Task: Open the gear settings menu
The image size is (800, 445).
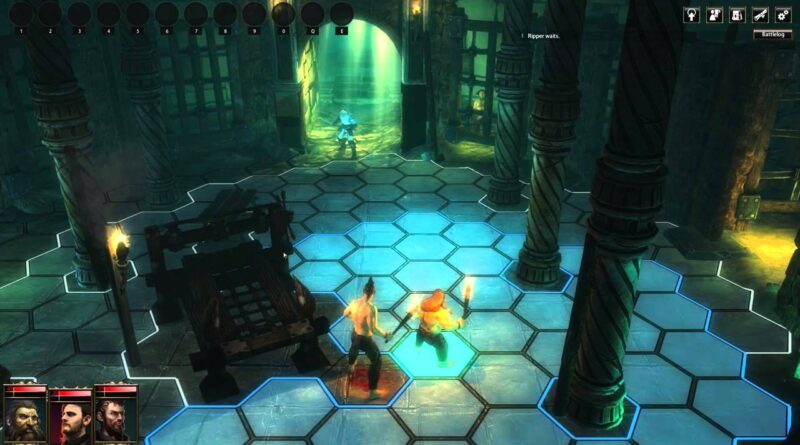Action: (783, 14)
